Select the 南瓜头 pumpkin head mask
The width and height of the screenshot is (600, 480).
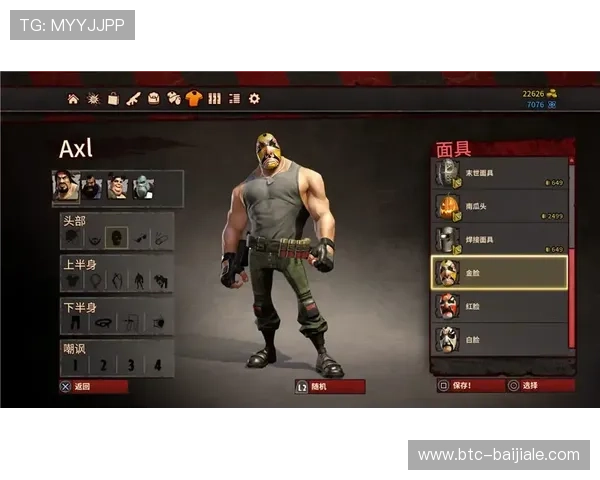point(500,207)
